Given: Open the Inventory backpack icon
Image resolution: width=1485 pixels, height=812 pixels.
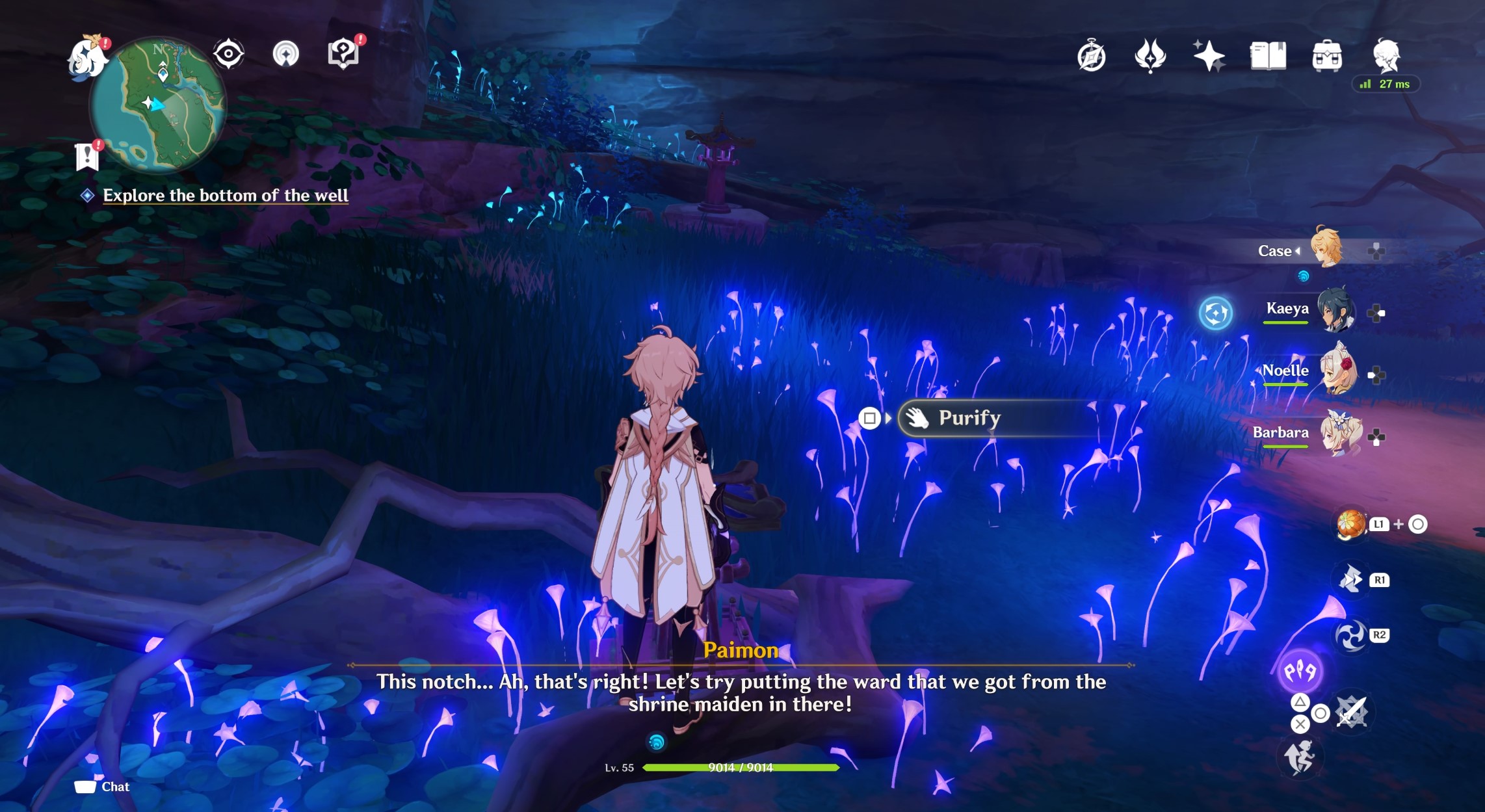Looking at the screenshot, I should (x=1327, y=55).
